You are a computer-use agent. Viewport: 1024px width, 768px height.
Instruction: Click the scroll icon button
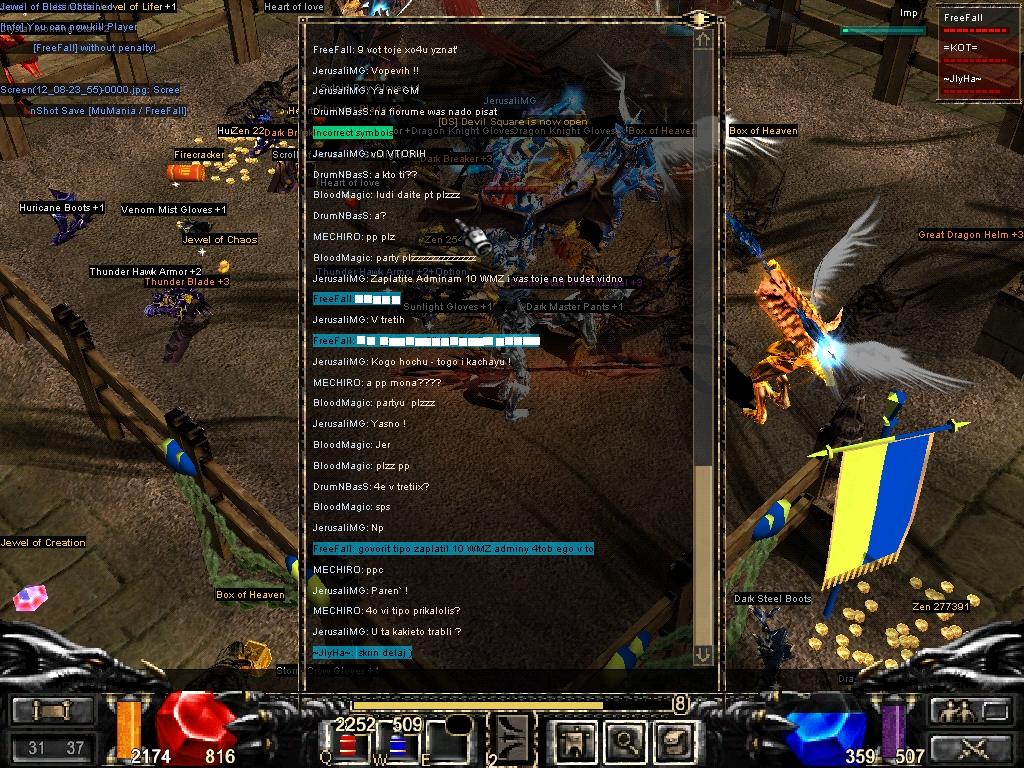click(x=52, y=711)
